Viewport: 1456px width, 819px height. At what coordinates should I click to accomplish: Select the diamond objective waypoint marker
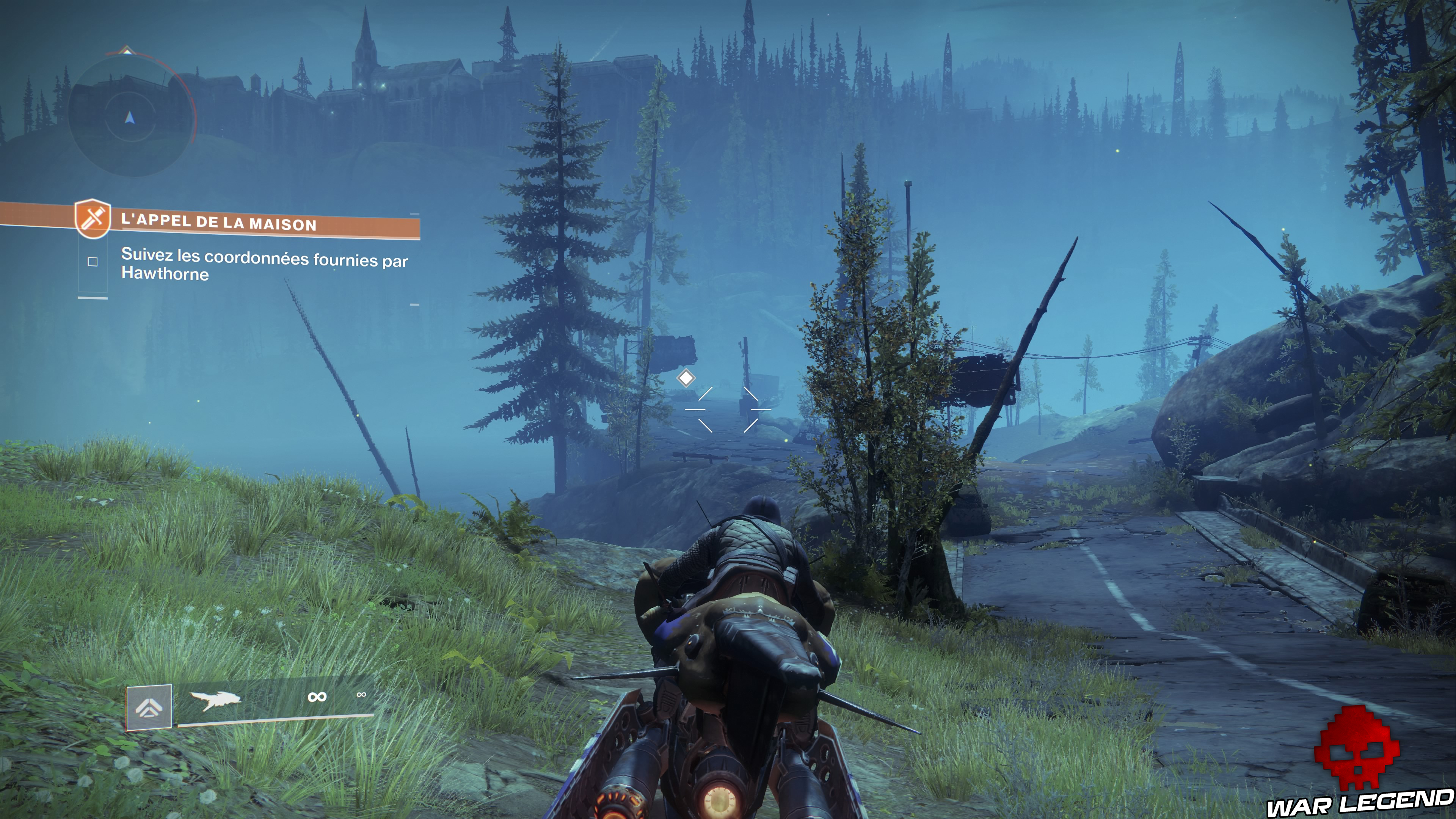click(686, 378)
